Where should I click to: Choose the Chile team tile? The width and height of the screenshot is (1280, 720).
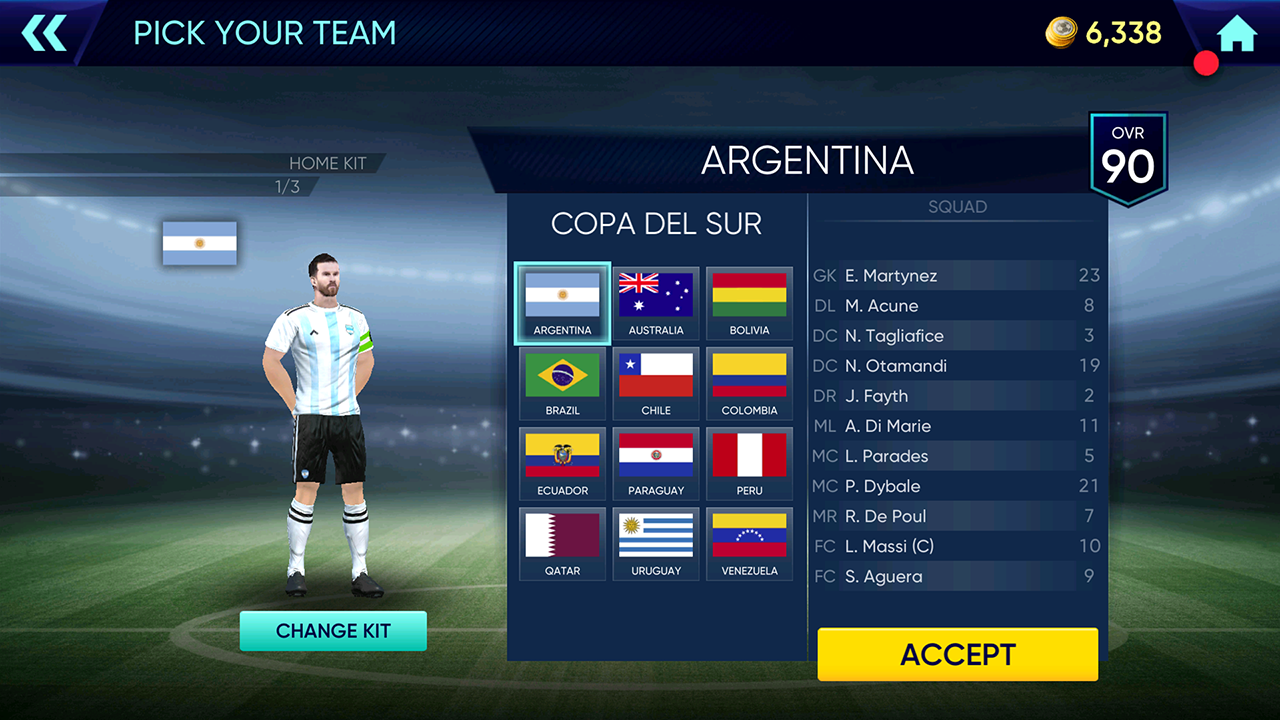point(656,384)
